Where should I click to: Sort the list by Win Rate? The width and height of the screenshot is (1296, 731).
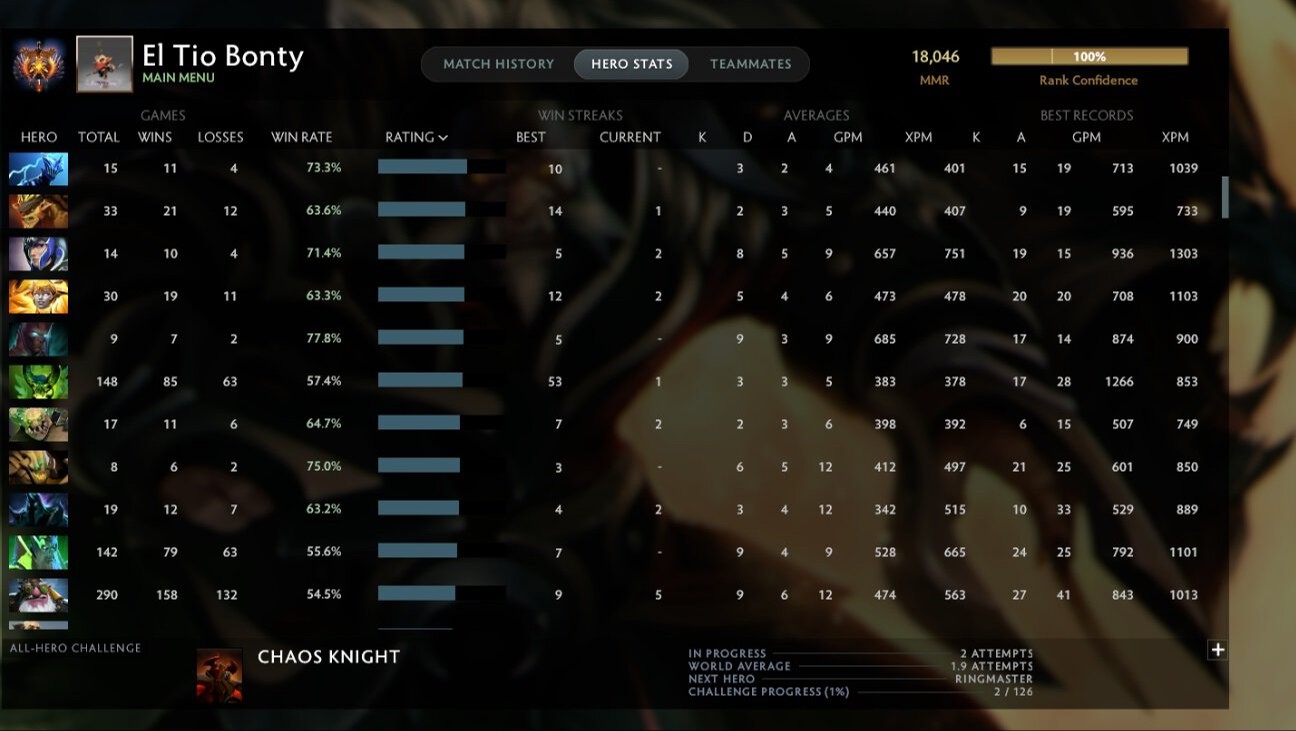[301, 137]
